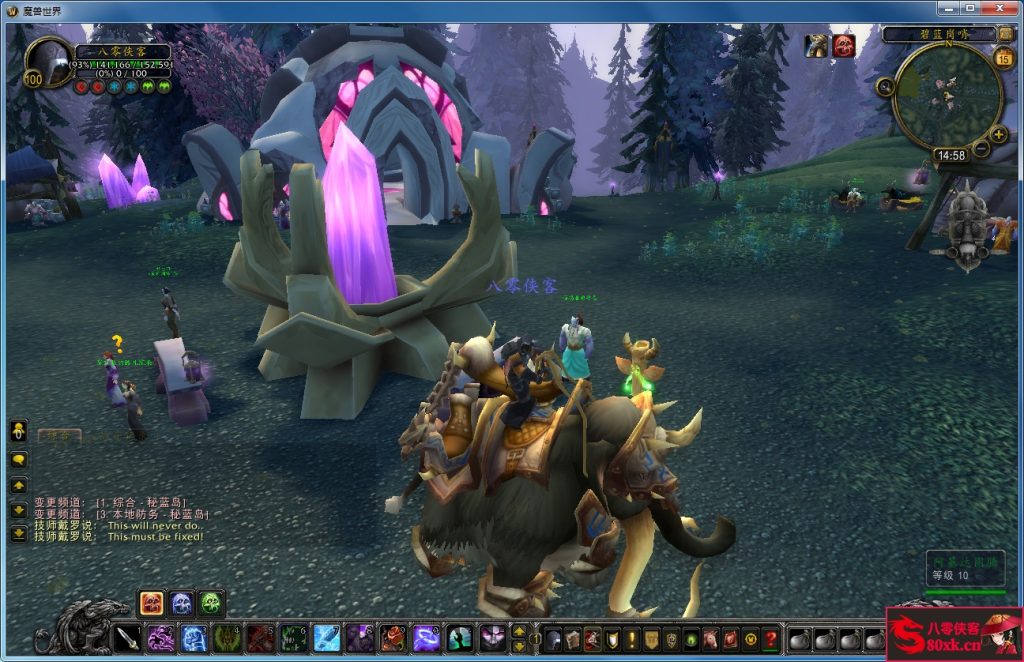Open the red question mark help button

point(770,638)
